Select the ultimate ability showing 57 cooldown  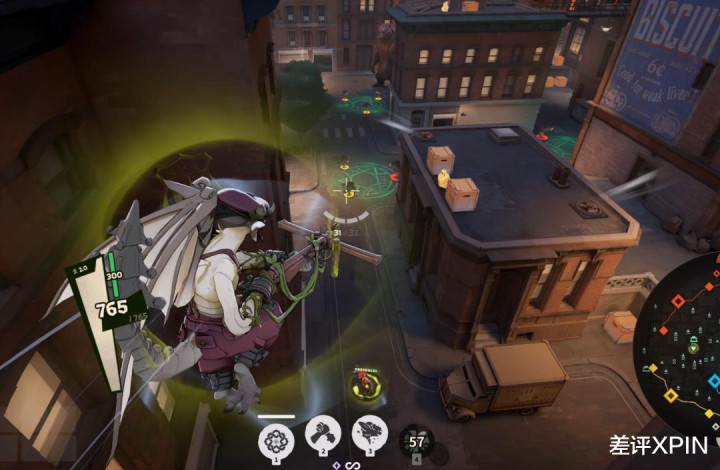coord(417,441)
